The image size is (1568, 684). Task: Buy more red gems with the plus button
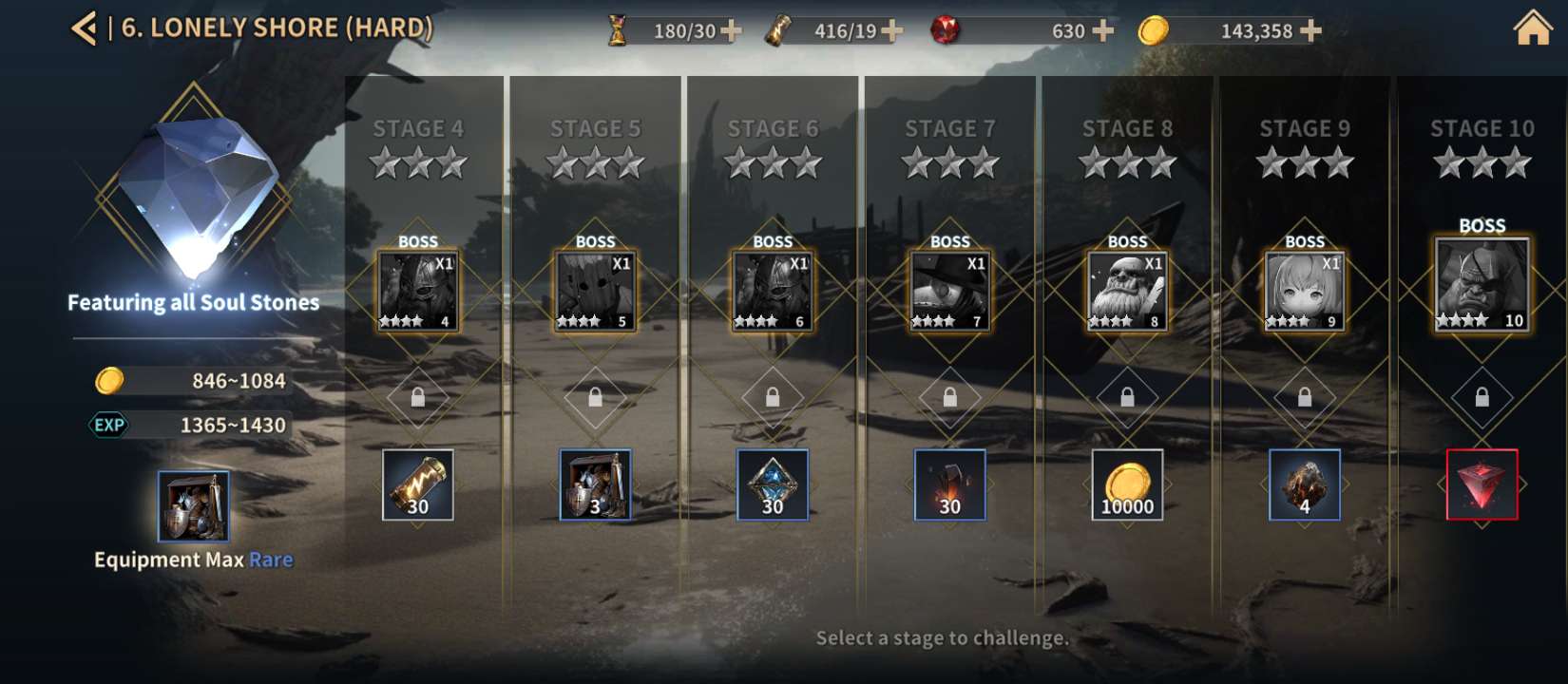(1102, 31)
